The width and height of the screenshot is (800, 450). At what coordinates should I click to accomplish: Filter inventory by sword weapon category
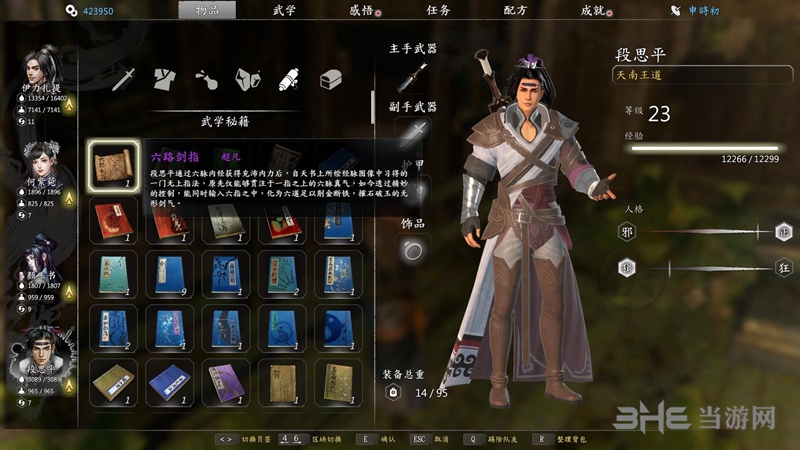124,78
